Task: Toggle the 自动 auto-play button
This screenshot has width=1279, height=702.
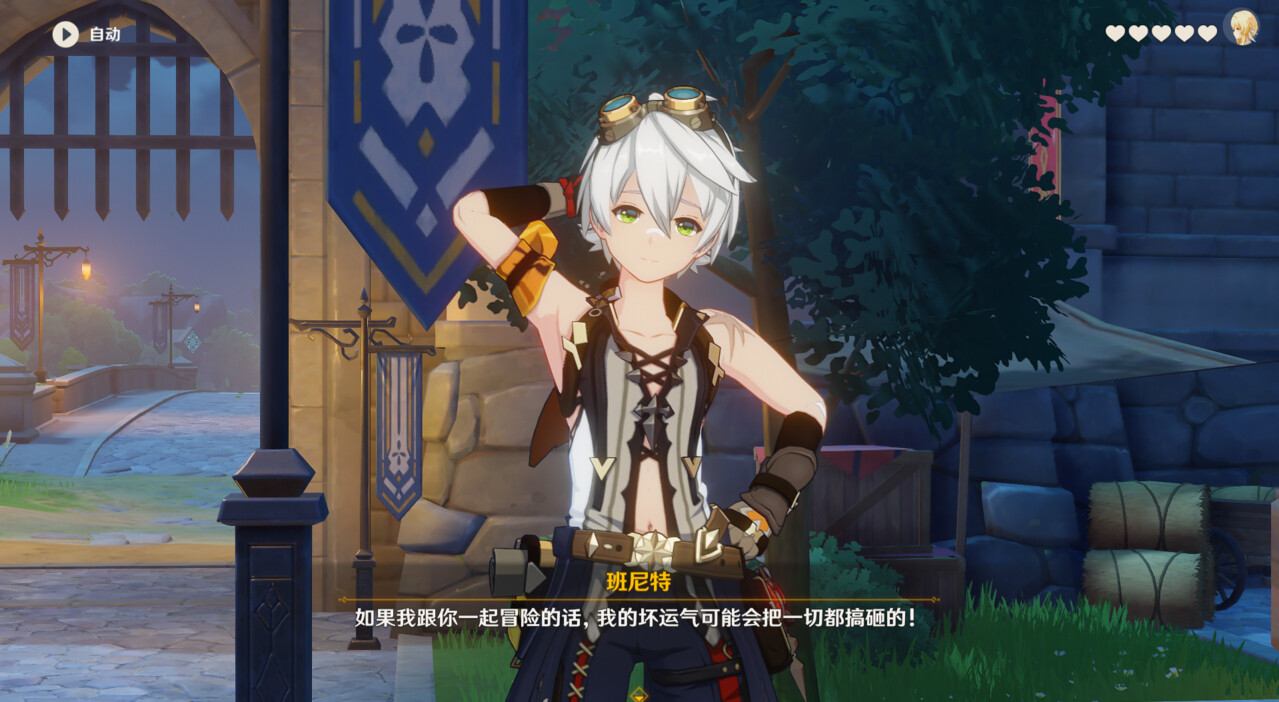Action: pos(66,35)
